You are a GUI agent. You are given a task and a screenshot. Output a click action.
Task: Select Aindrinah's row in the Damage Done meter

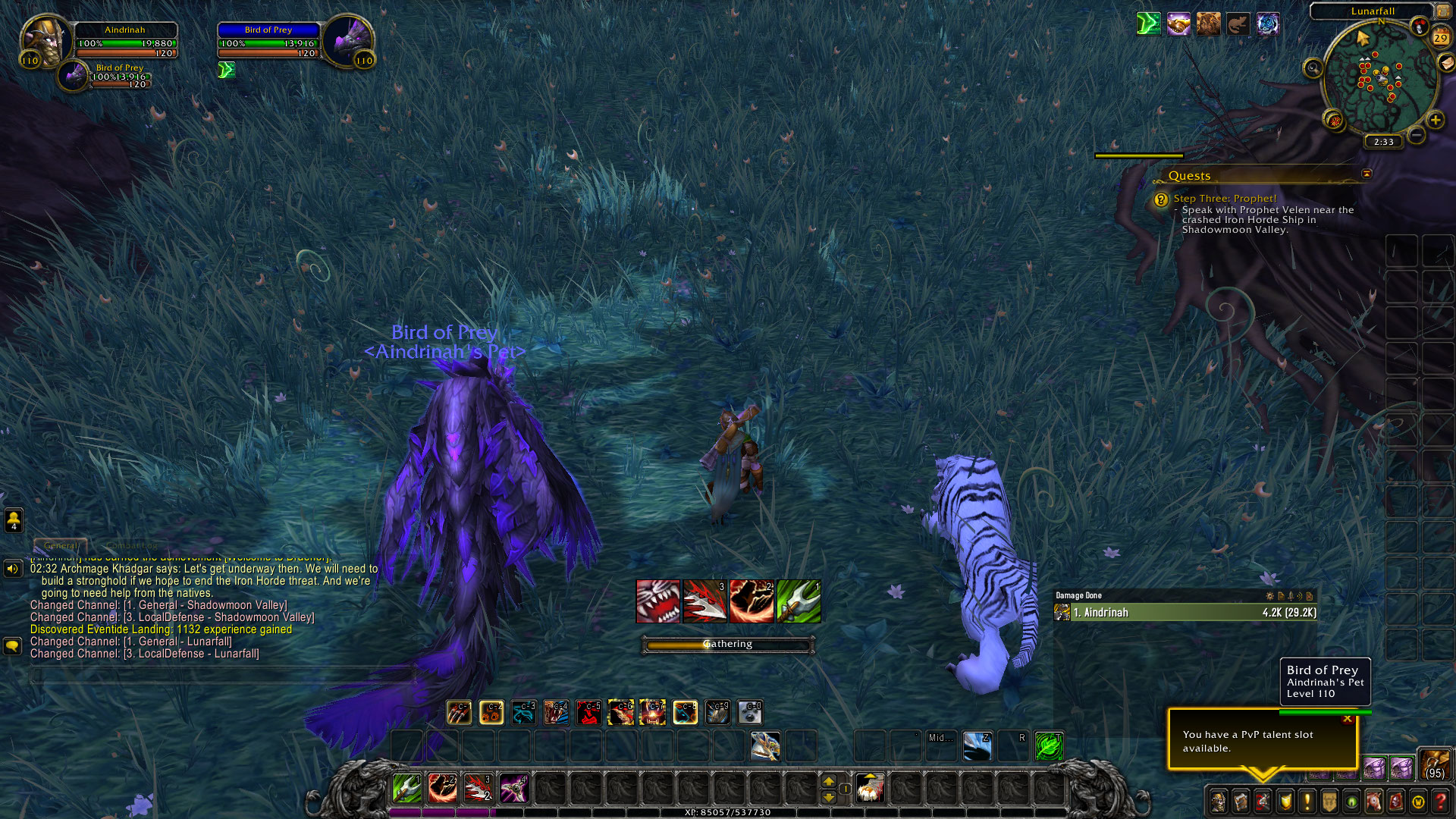(1183, 612)
